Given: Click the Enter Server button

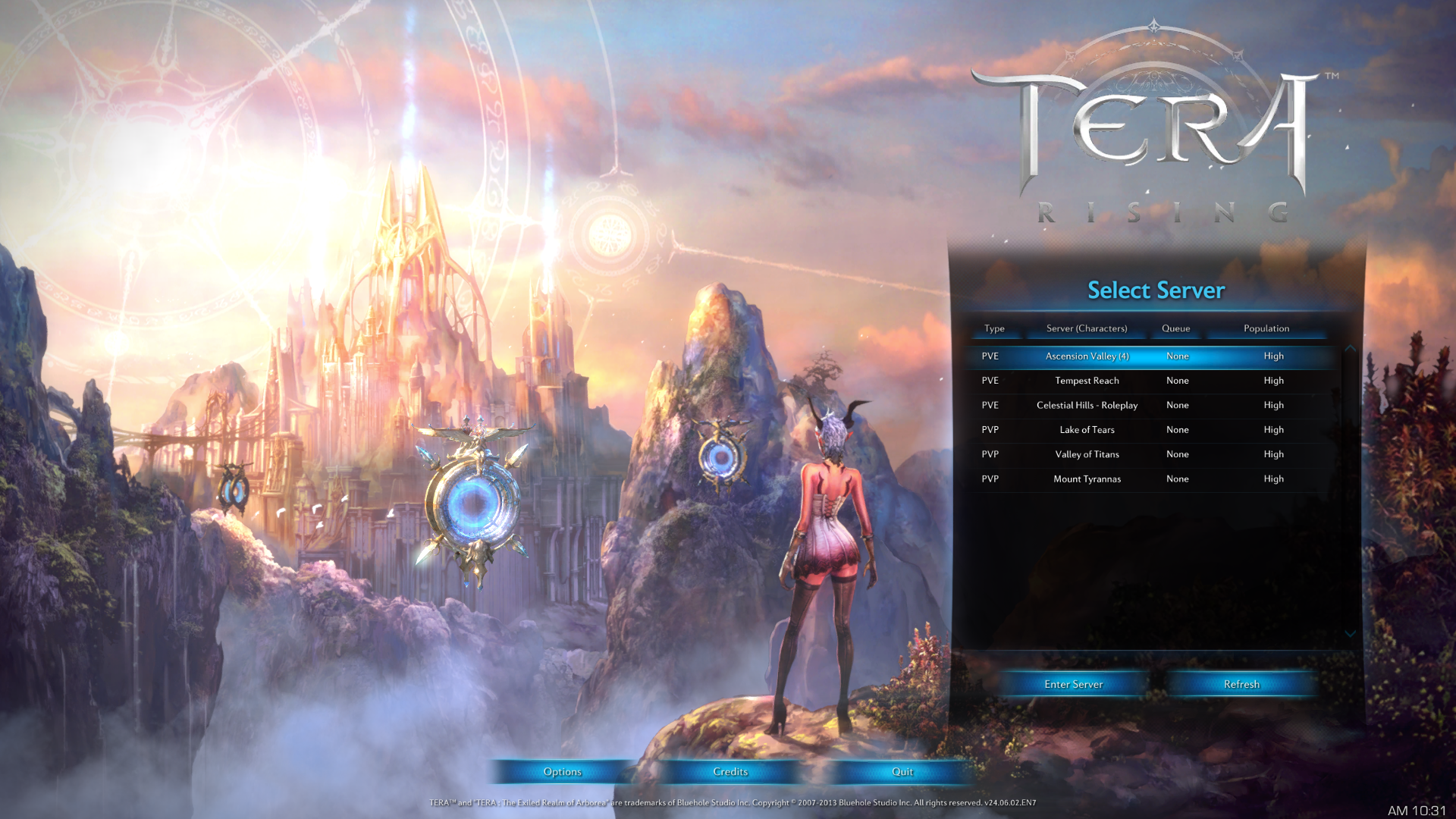Looking at the screenshot, I should click(x=1073, y=684).
